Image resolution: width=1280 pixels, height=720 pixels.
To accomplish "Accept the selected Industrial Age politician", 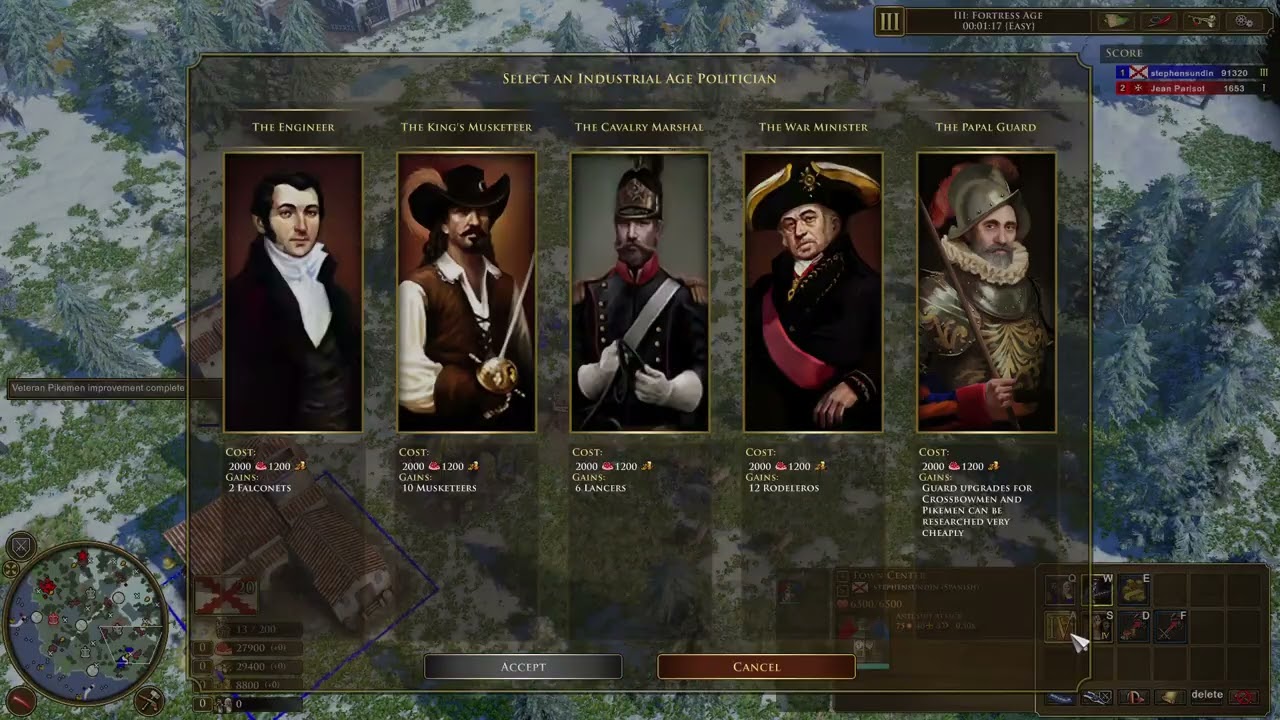I will pyautogui.click(x=523, y=667).
